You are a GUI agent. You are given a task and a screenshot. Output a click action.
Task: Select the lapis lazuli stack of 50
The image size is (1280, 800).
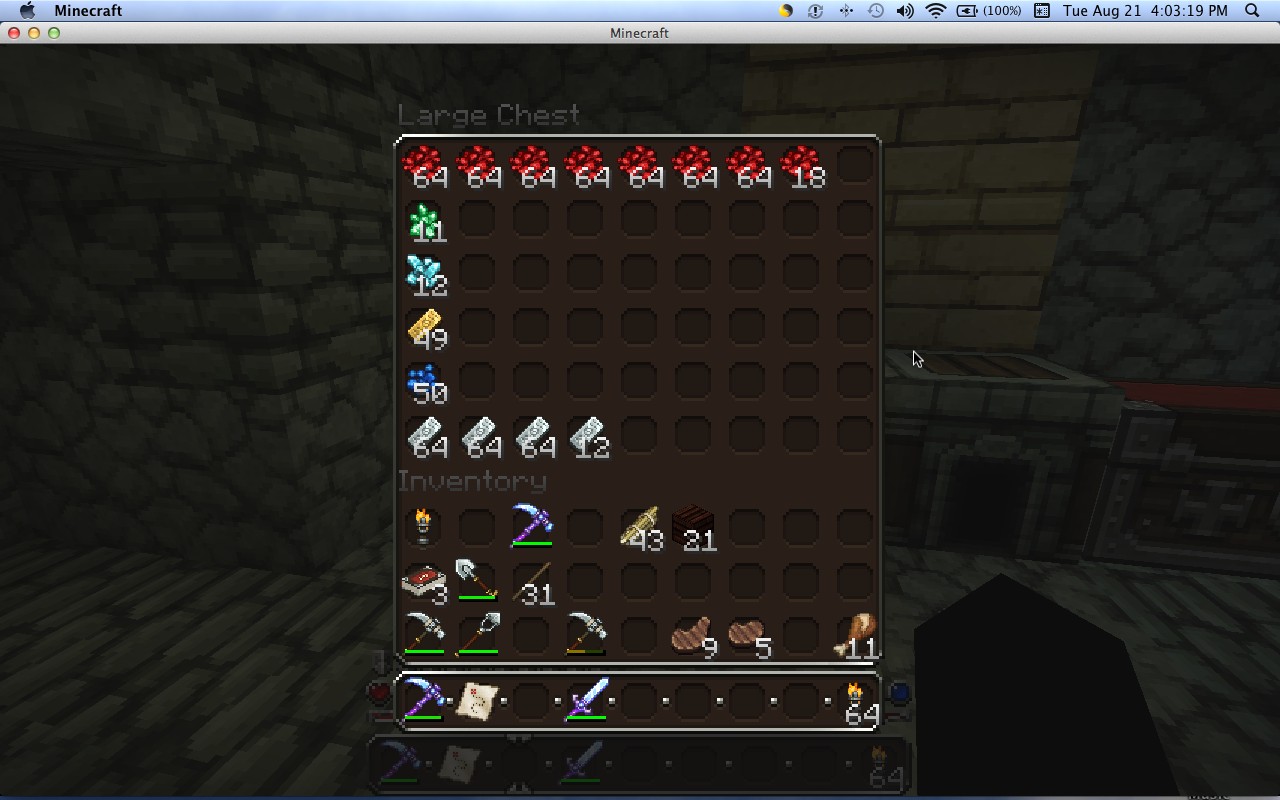[x=424, y=381]
